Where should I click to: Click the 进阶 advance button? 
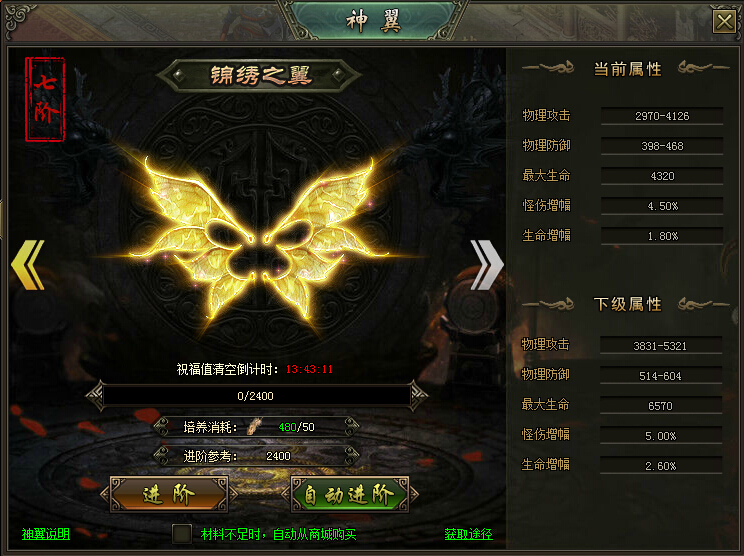pyautogui.click(x=169, y=494)
